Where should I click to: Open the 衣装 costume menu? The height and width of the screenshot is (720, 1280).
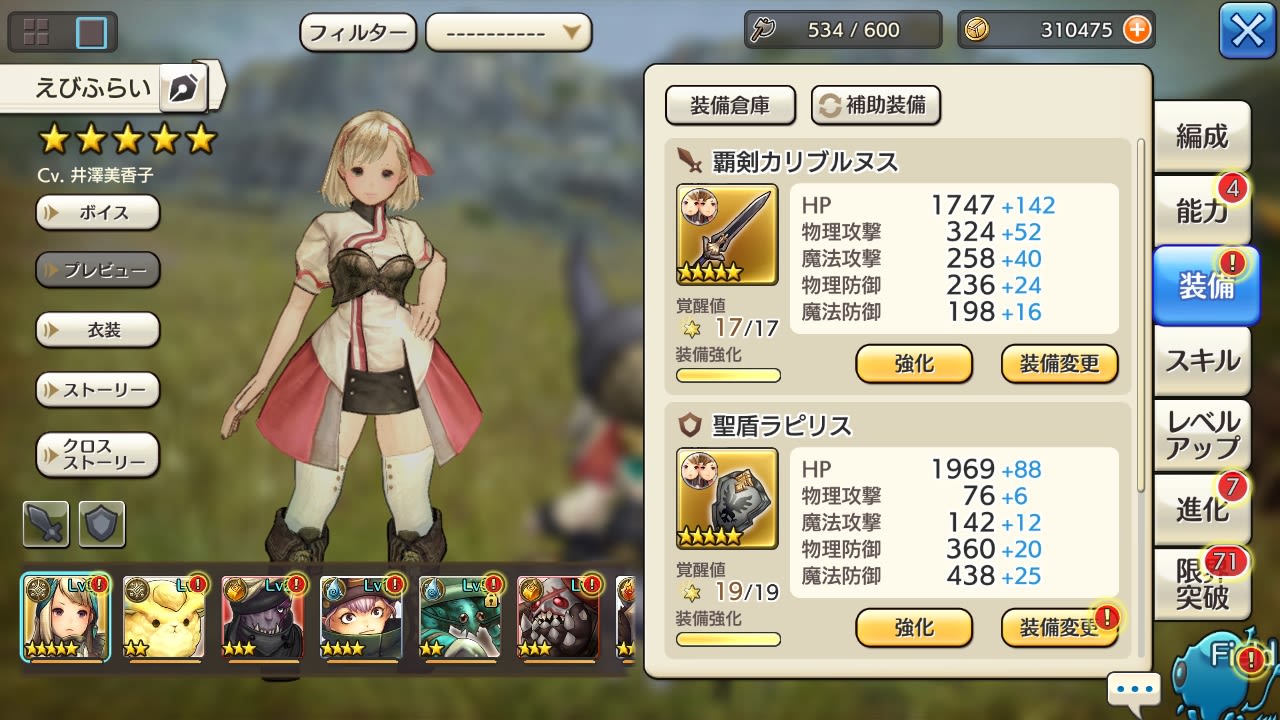pyautogui.click(x=98, y=330)
